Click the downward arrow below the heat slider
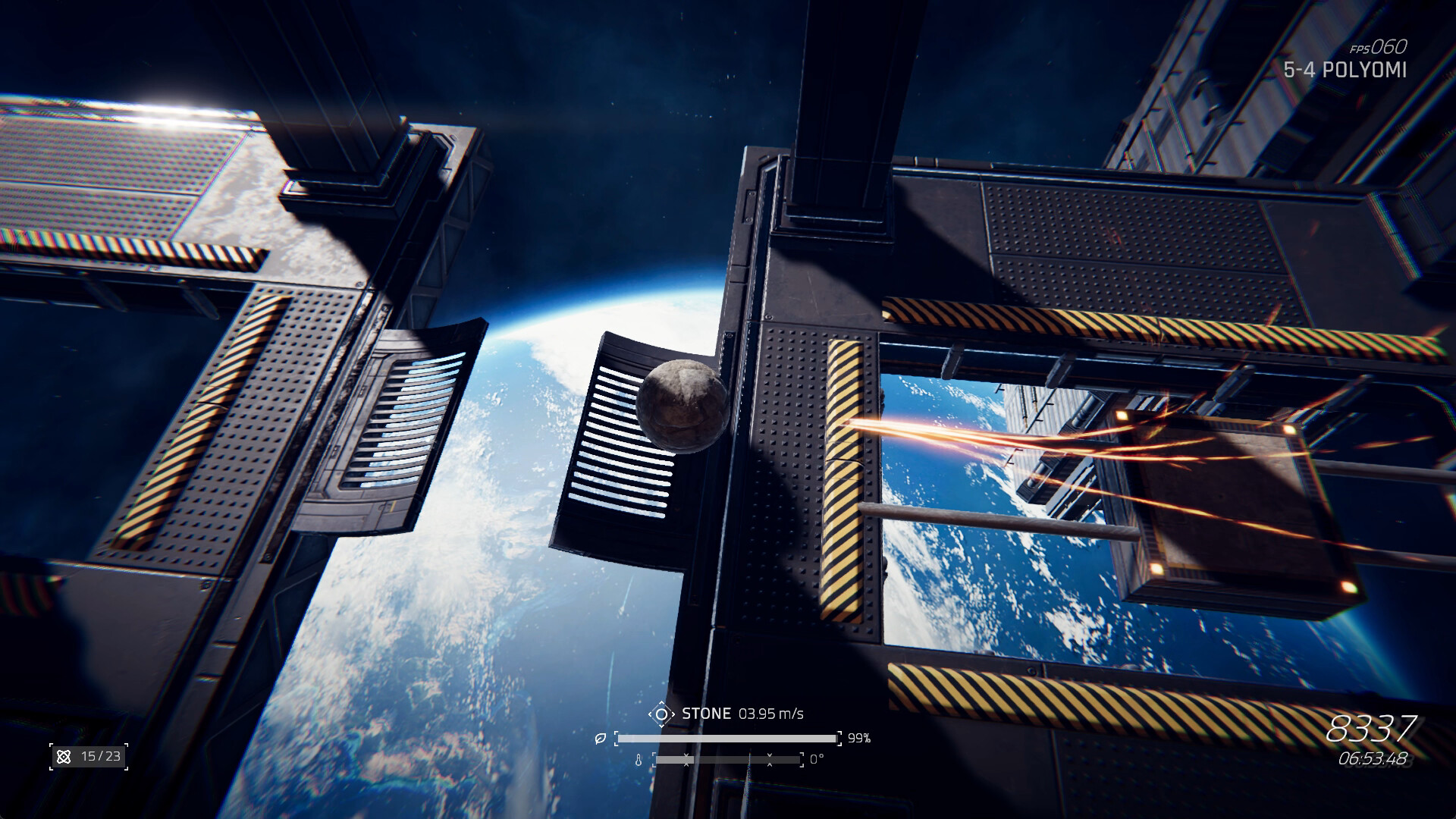Screen dimensions: 1456x819 (686, 767)
